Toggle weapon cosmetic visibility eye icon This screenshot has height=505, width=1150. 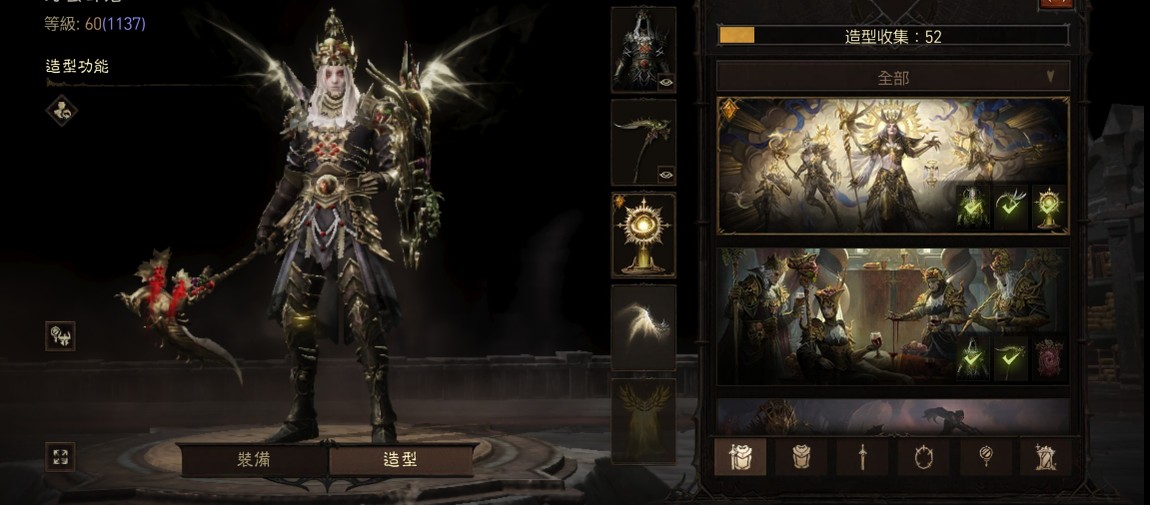[666, 175]
